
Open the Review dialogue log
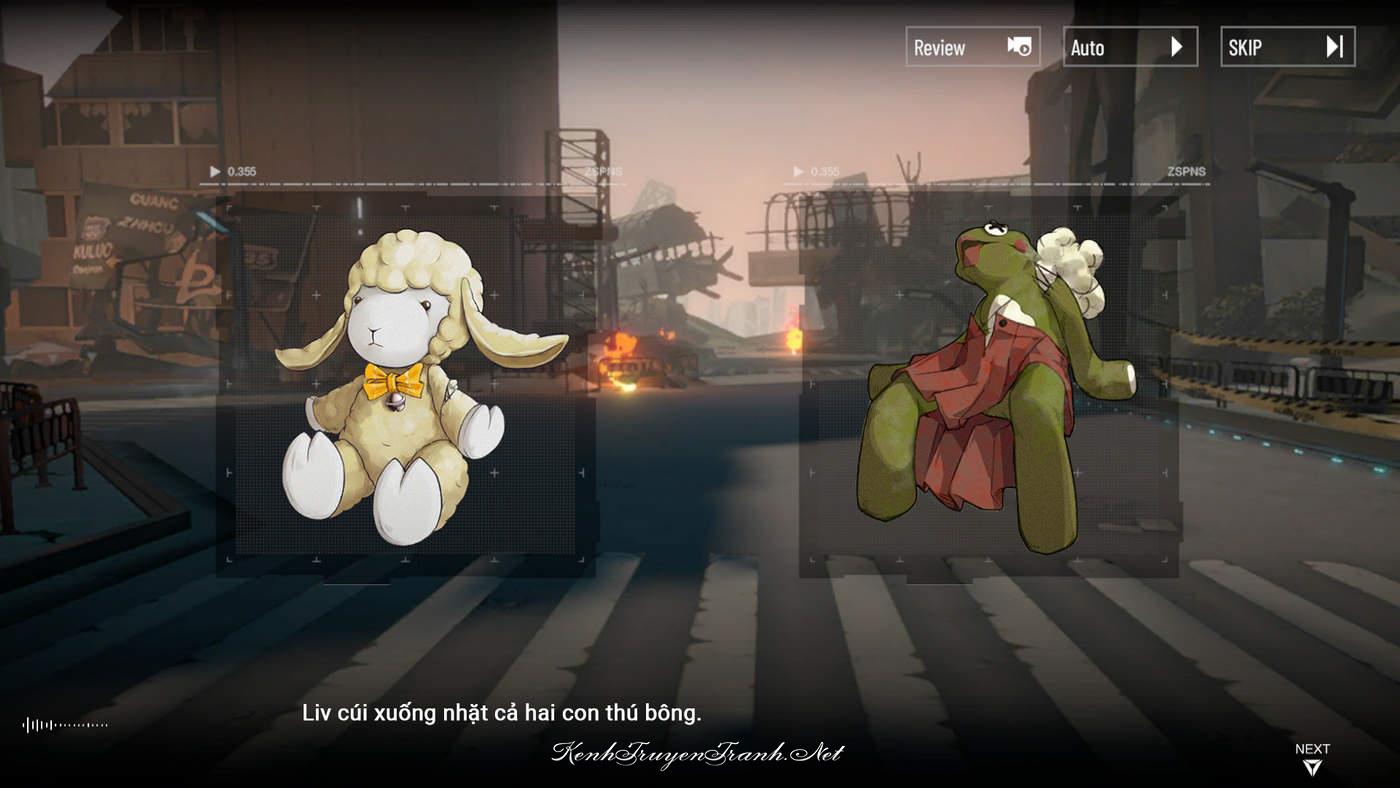coord(972,47)
